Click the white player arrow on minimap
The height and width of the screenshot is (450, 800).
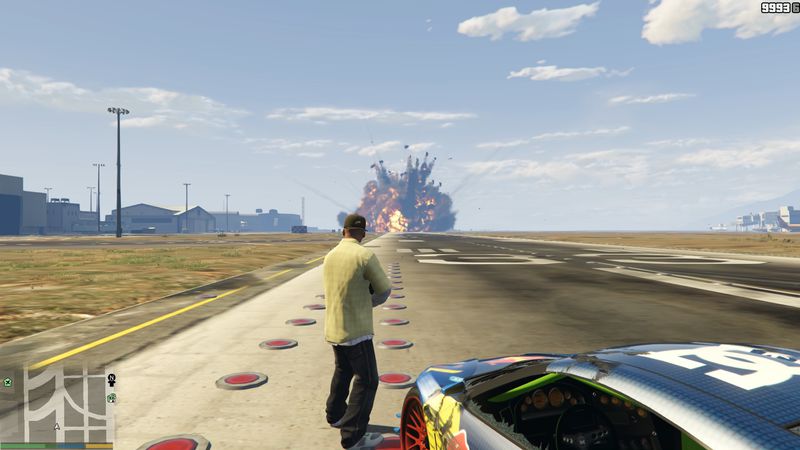click(x=57, y=426)
